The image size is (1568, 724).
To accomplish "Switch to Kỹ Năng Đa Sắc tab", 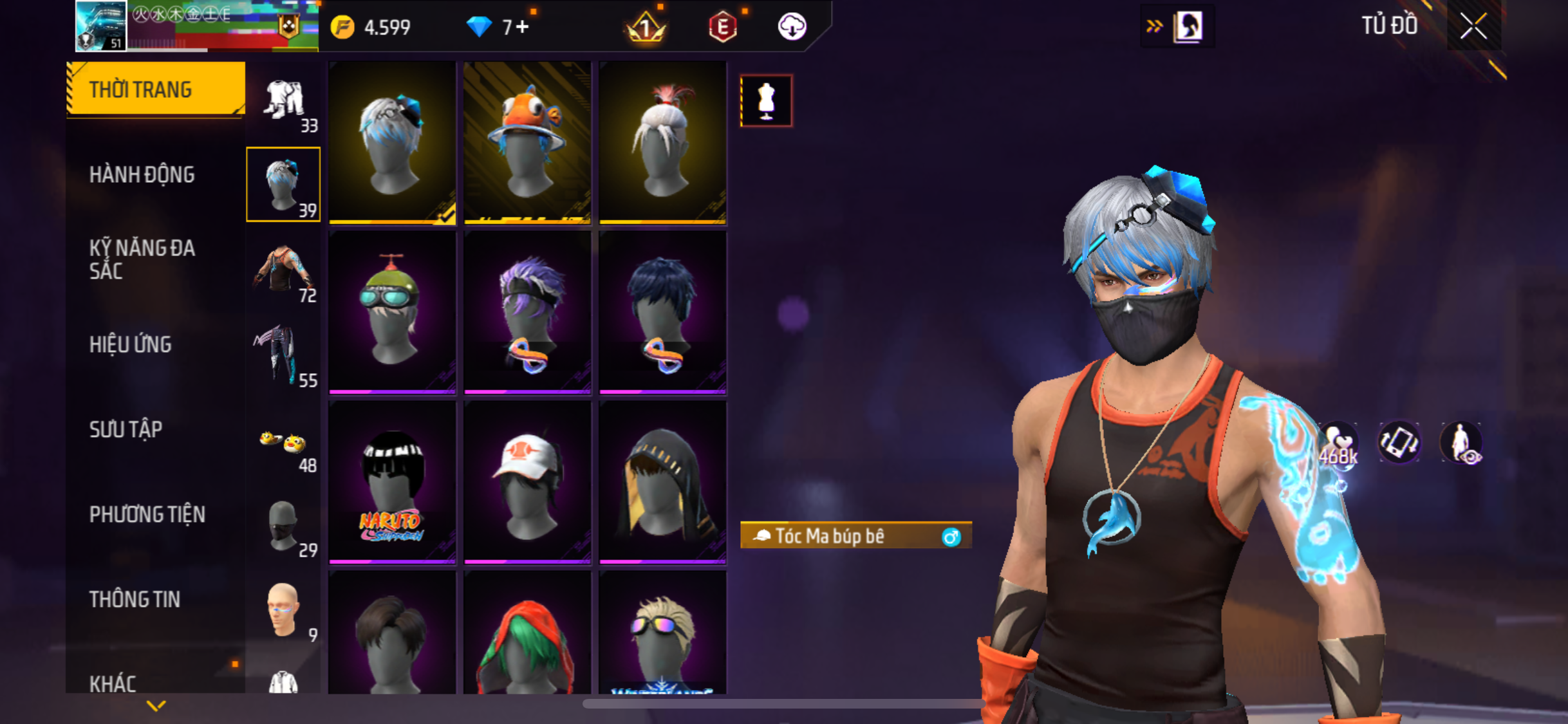I will pos(142,259).
